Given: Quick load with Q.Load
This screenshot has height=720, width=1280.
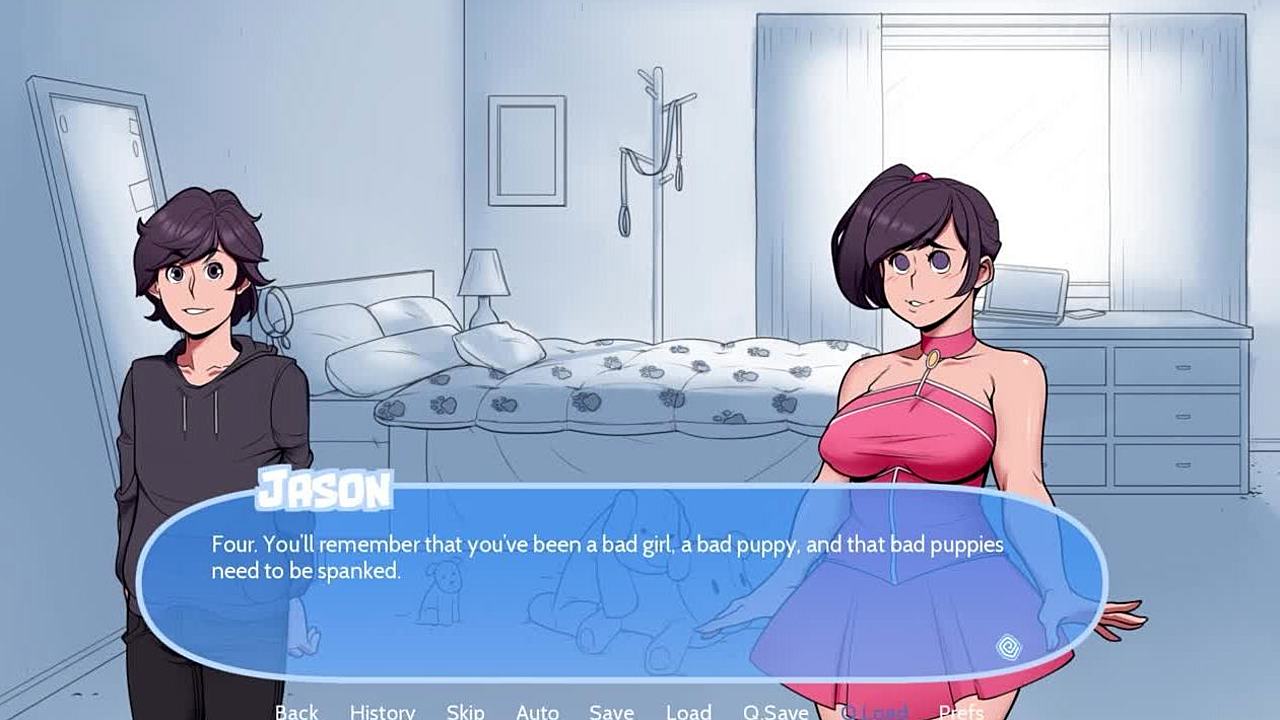Looking at the screenshot, I should pyautogui.click(x=873, y=711).
